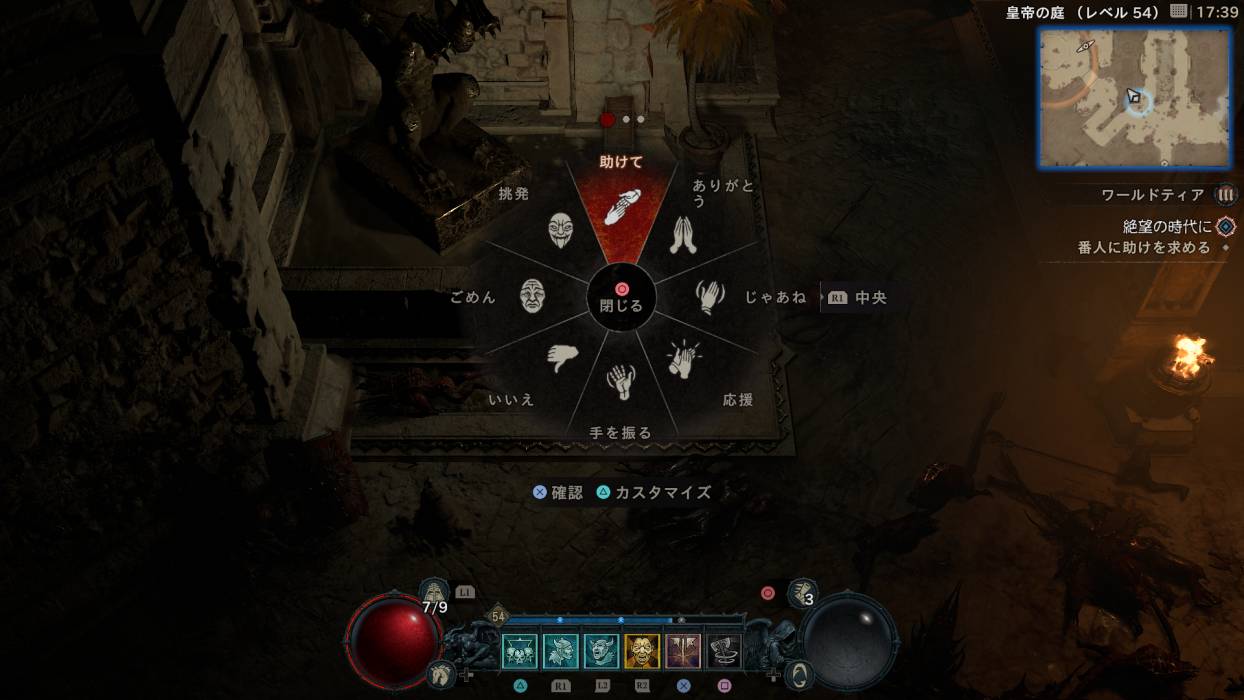
Task: Select the 絶望の時代に quest tracker
Action: pos(1168,227)
